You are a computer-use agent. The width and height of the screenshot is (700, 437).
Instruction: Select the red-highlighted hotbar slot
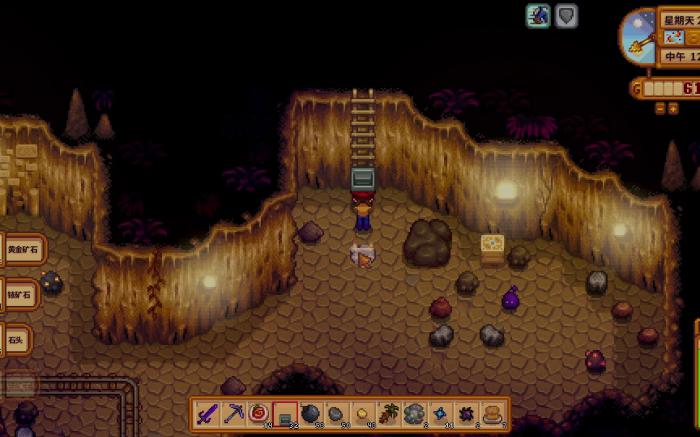coord(285,413)
